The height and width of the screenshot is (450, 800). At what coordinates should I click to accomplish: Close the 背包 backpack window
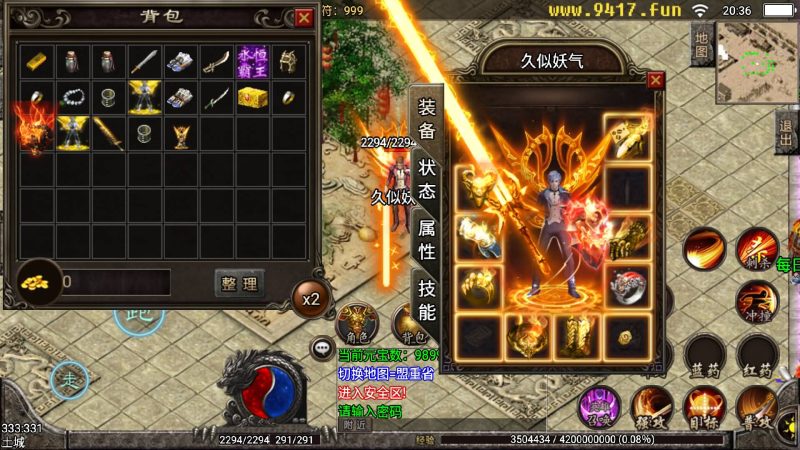coord(304,18)
